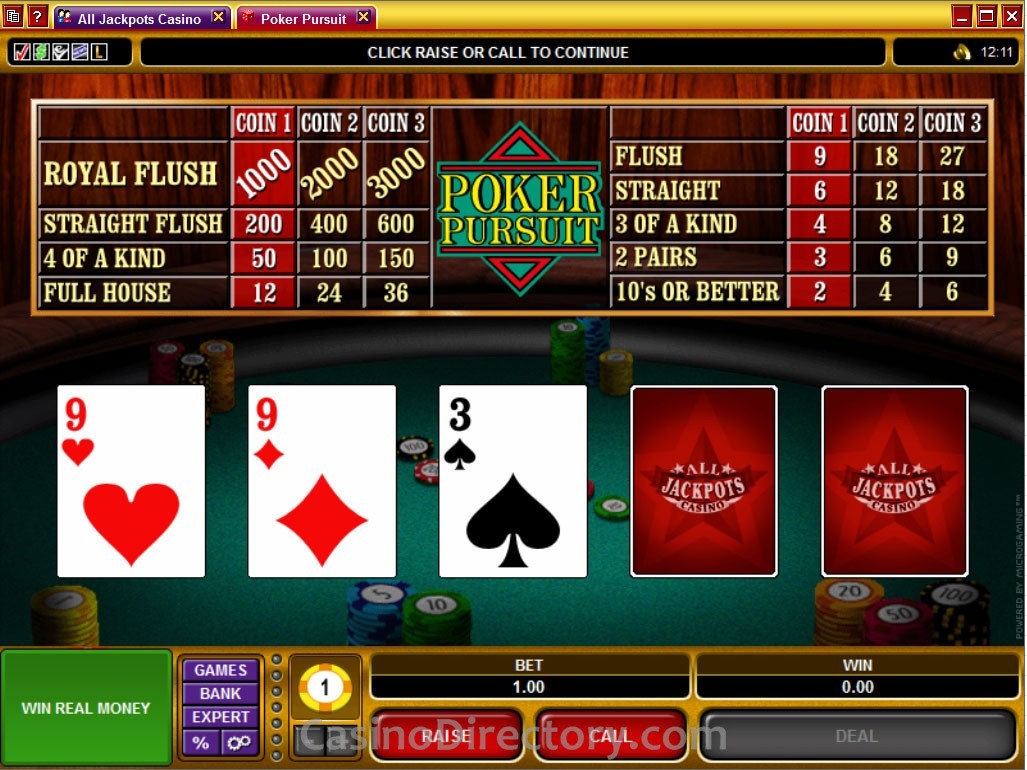Open help with the question mark button
The width and height of the screenshot is (1027, 770).
37,17
